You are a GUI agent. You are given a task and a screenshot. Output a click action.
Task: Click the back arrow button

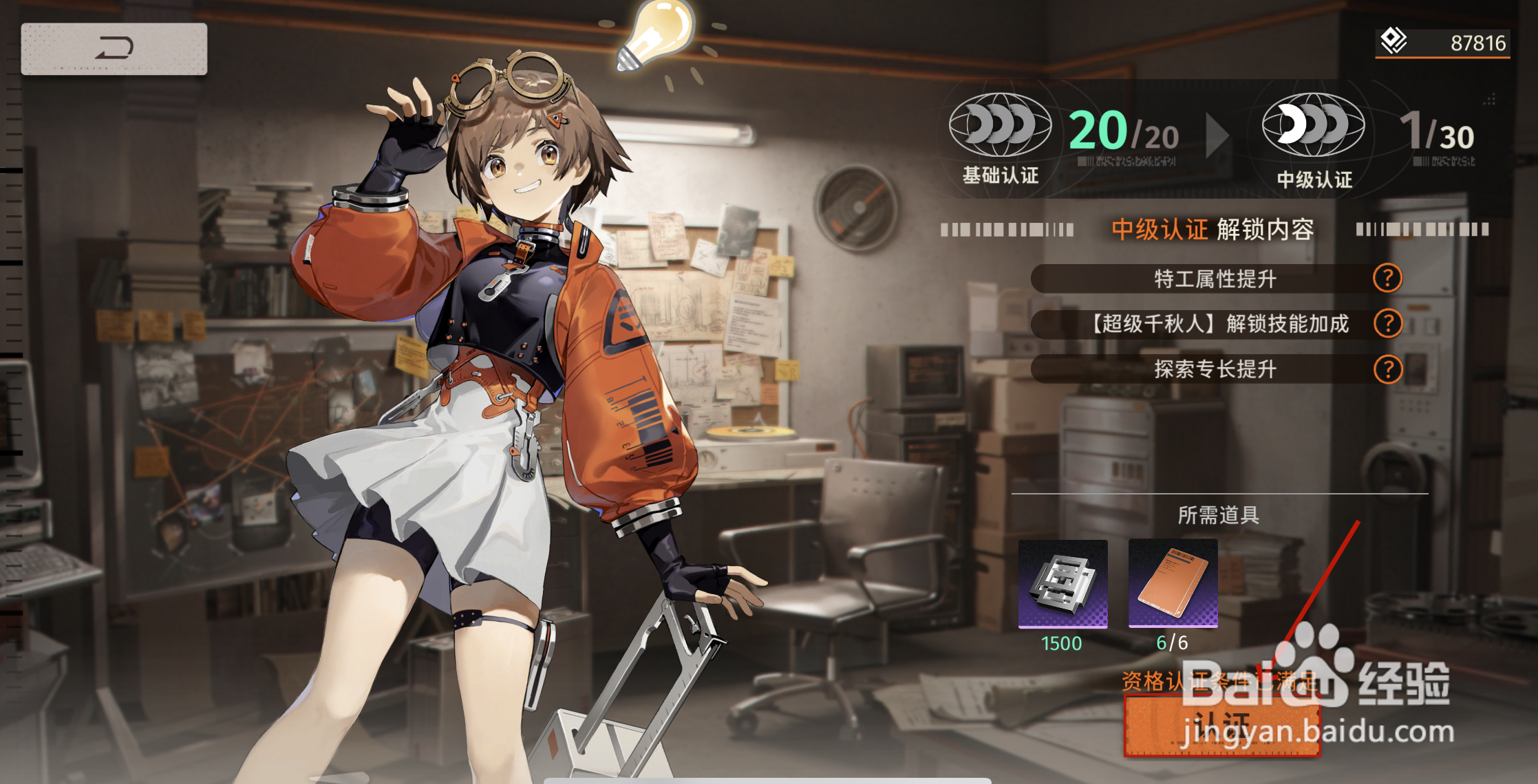pos(114,49)
